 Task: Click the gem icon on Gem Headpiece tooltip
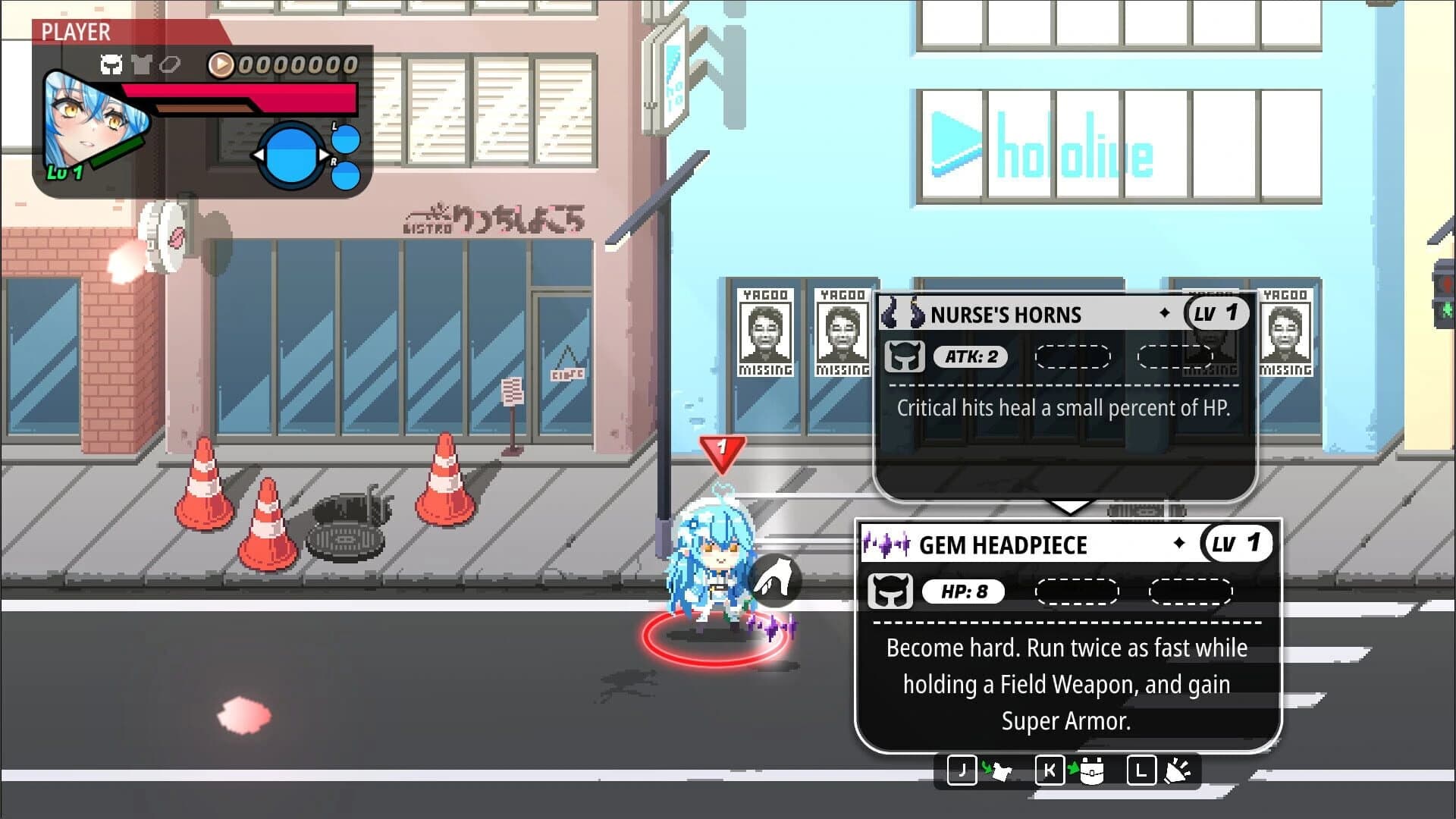(887, 544)
